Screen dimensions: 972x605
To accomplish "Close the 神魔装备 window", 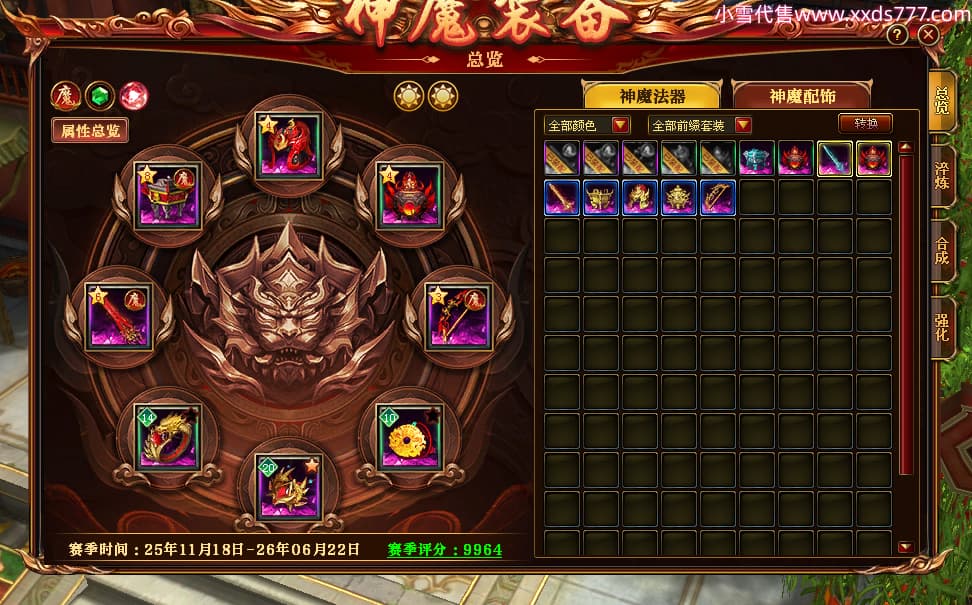I will click(x=928, y=35).
